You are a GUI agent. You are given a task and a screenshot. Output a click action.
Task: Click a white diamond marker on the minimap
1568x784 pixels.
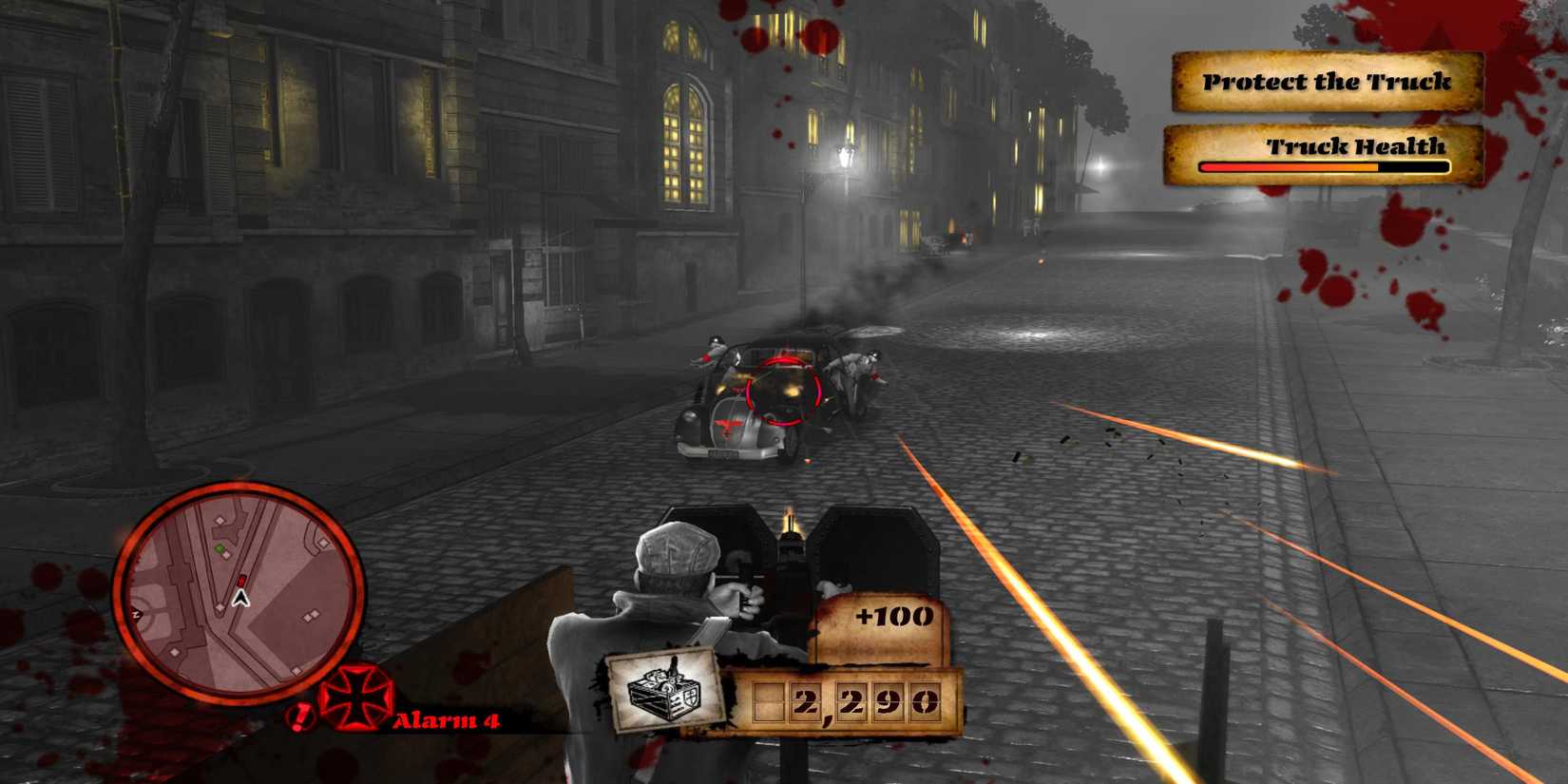(220, 519)
